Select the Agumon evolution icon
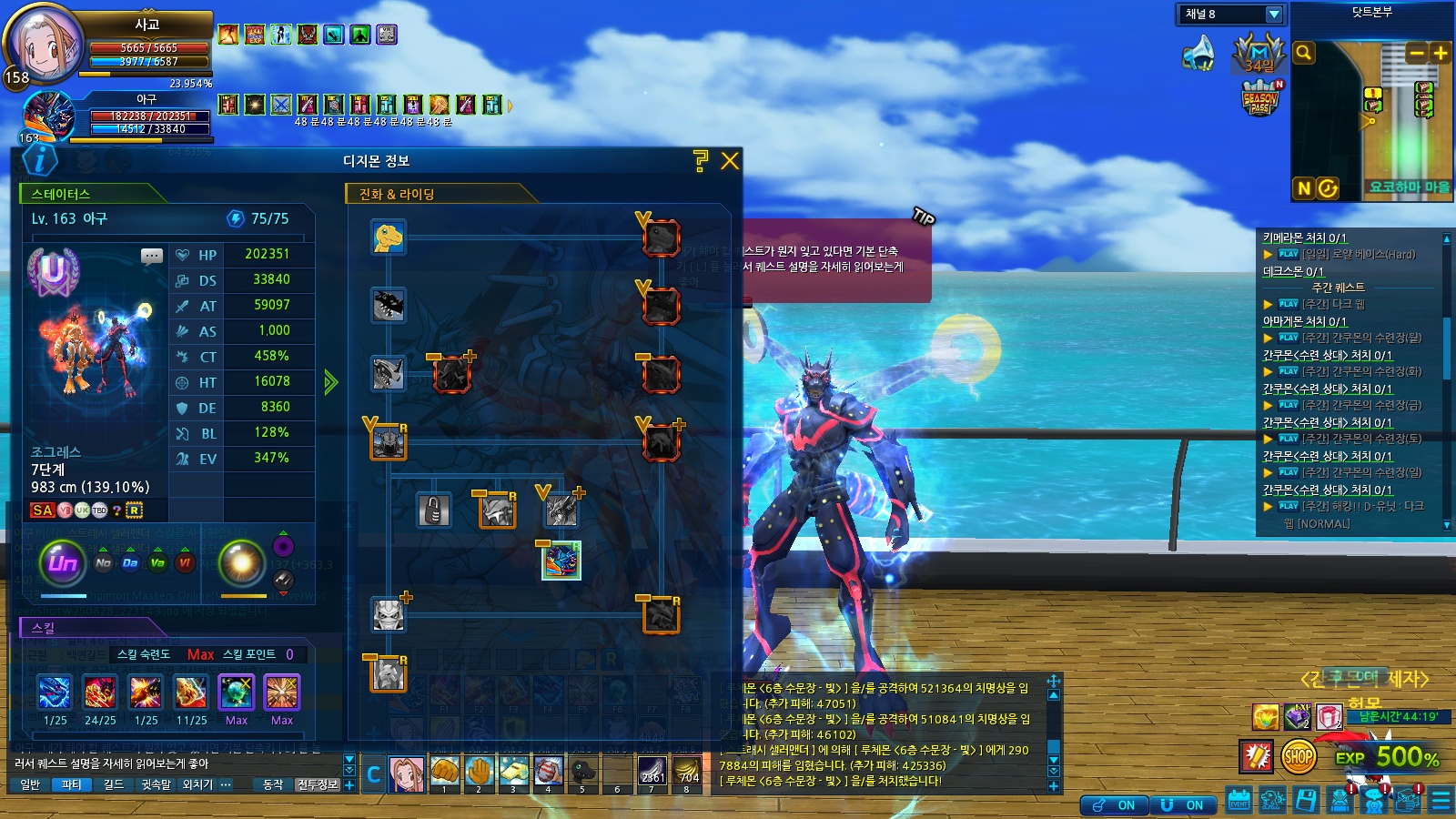Image resolution: width=1456 pixels, height=819 pixels. (389, 238)
